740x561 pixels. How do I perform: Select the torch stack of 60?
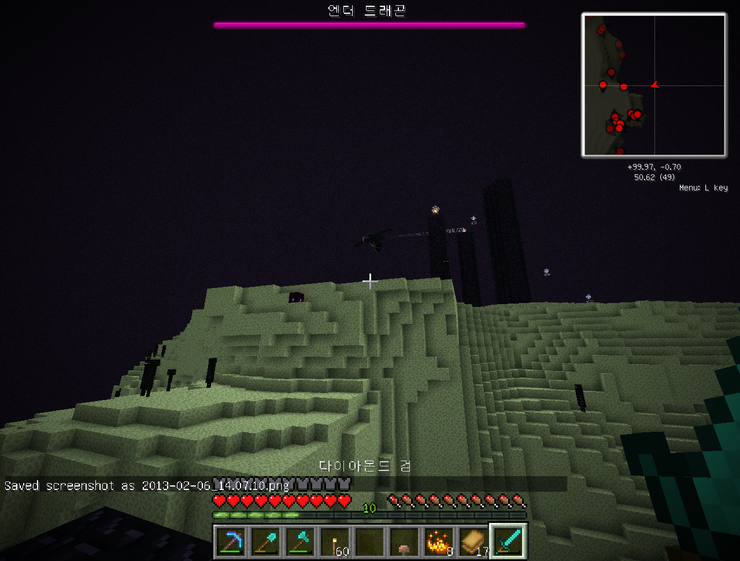click(x=336, y=541)
